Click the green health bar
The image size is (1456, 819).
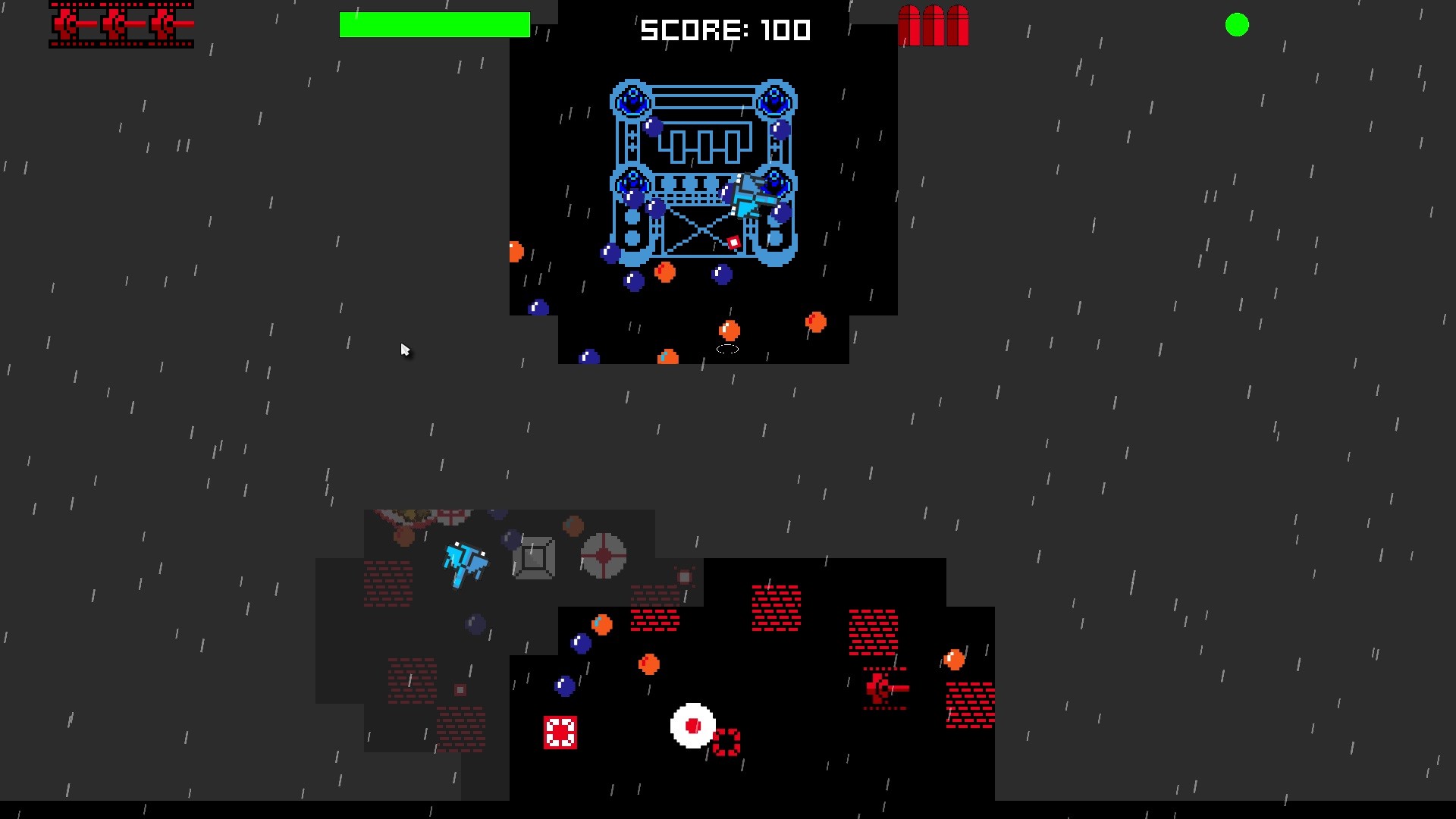click(x=436, y=25)
